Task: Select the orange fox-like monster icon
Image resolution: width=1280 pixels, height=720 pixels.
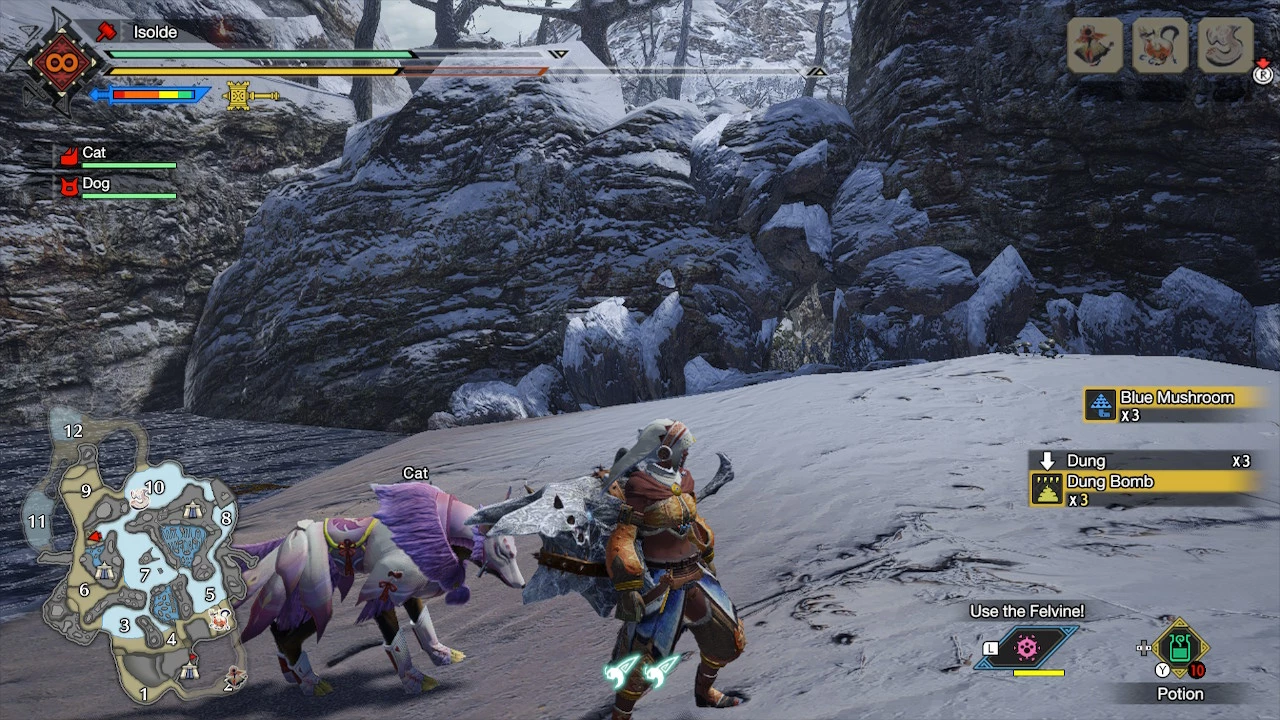Action: [1160, 45]
